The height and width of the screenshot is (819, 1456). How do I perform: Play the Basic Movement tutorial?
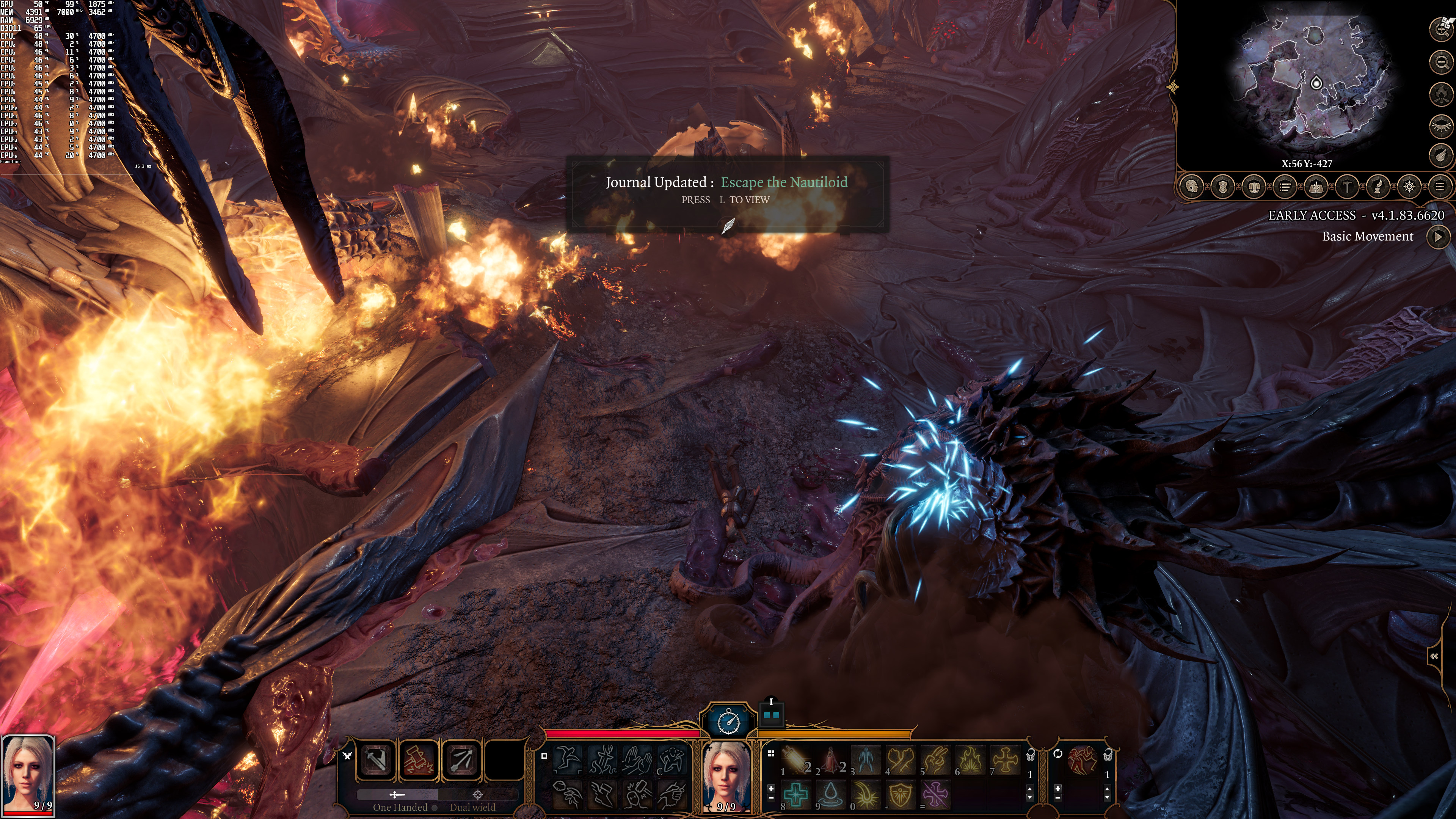tap(1438, 237)
